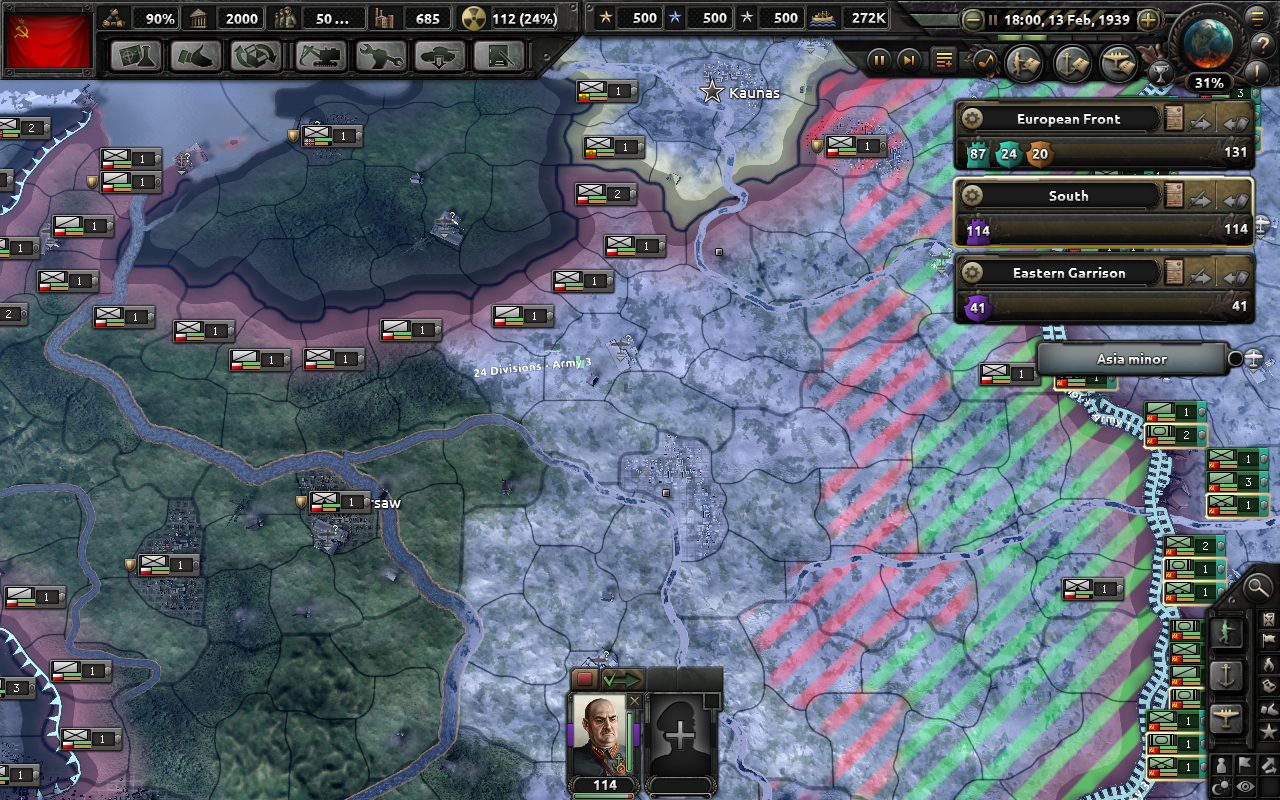
Task: Open the Production tab with the wrench icon
Action: pyautogui.click(x=381, y=56)
